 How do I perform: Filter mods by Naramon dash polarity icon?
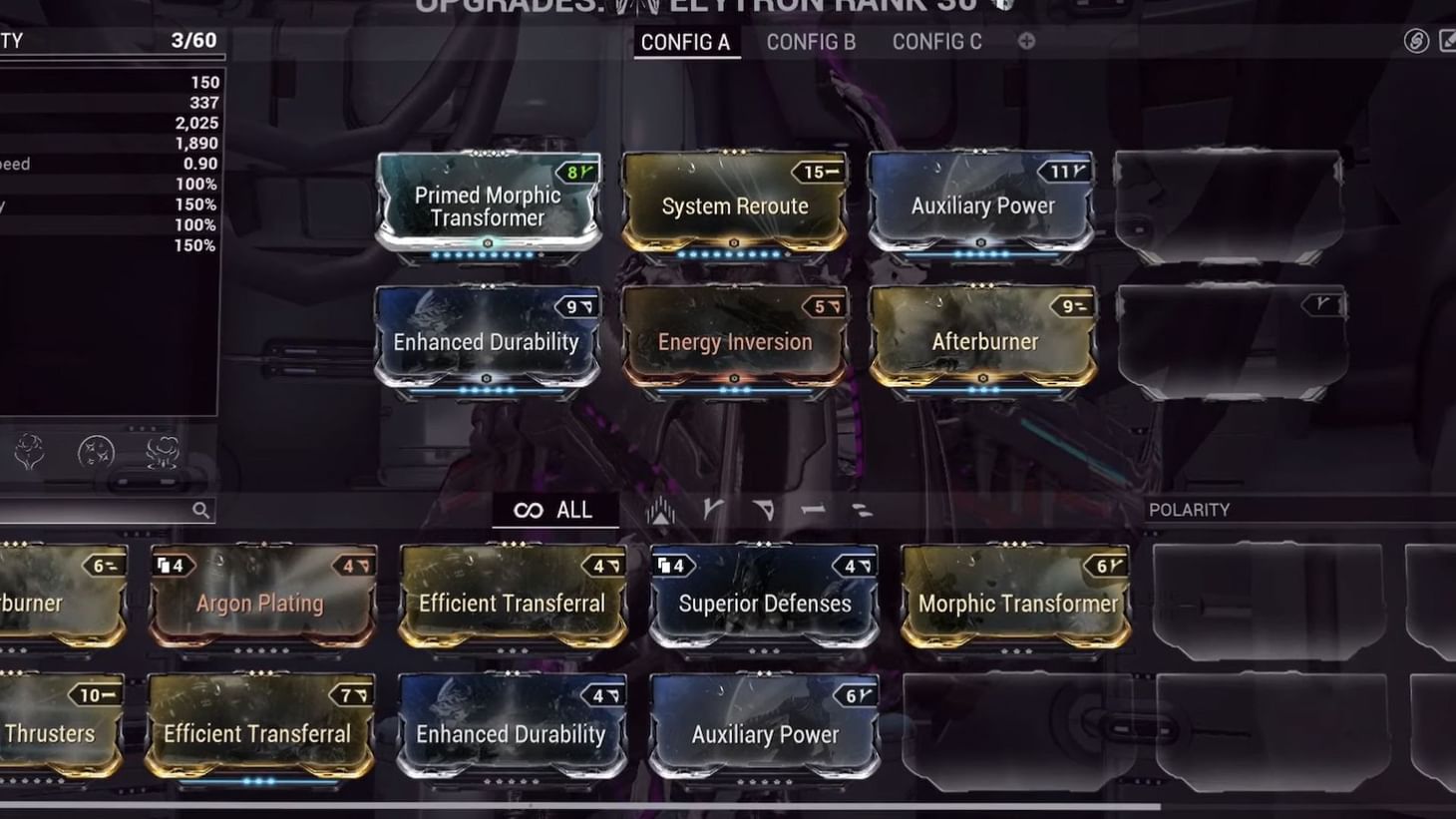coord(811,510)
